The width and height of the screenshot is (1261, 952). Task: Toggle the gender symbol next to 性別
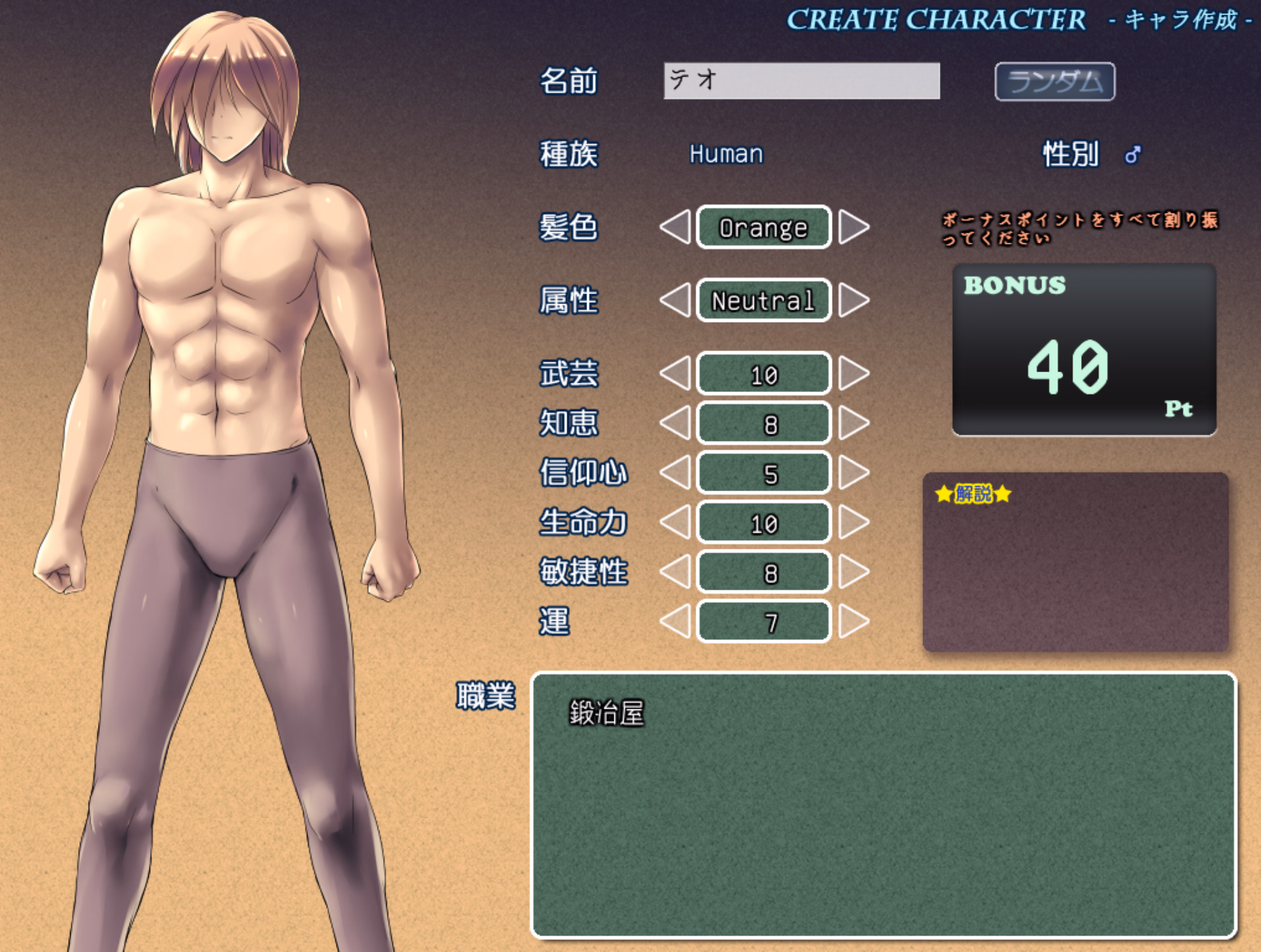[1132, 155]
